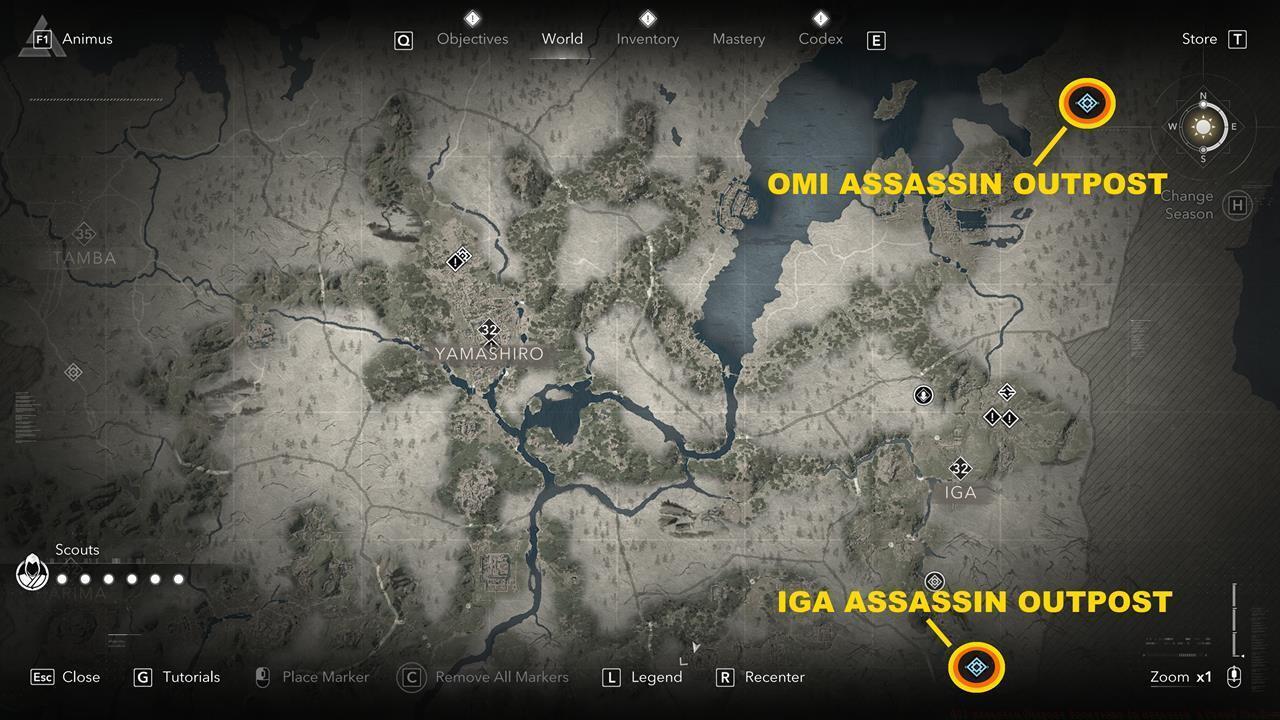Click the mouse scroll zoom icon bottom right
The image size is (1280, 720).
click(x=1232, y=677)
